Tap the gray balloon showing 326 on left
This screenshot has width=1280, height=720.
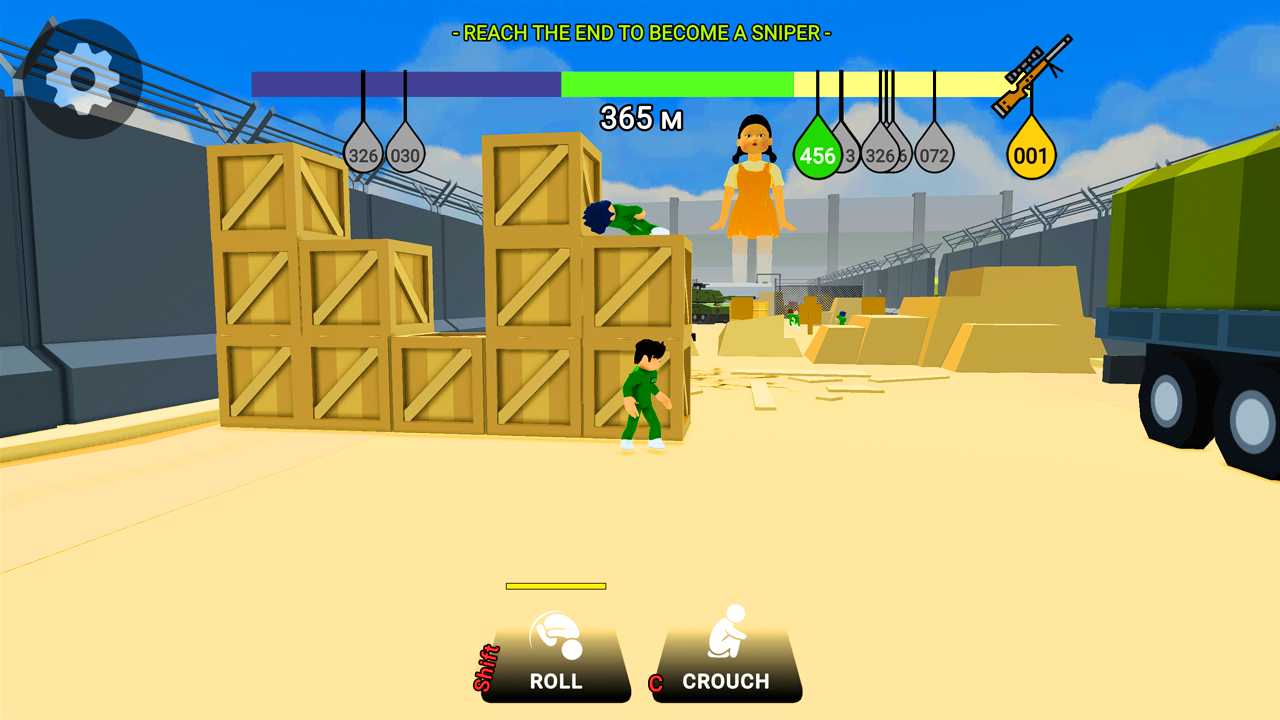(x=362, y=155)
